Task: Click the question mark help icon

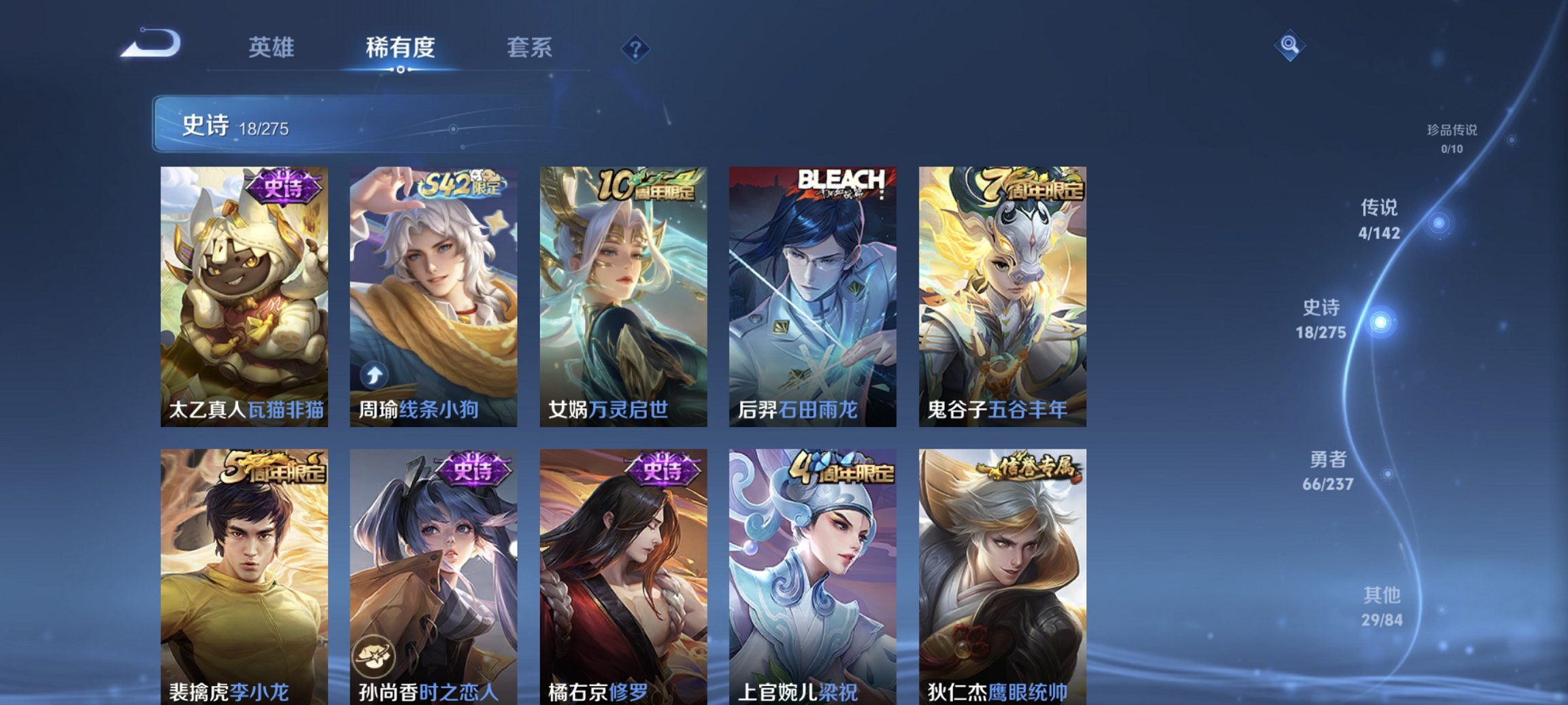Action: pos(635,48)
